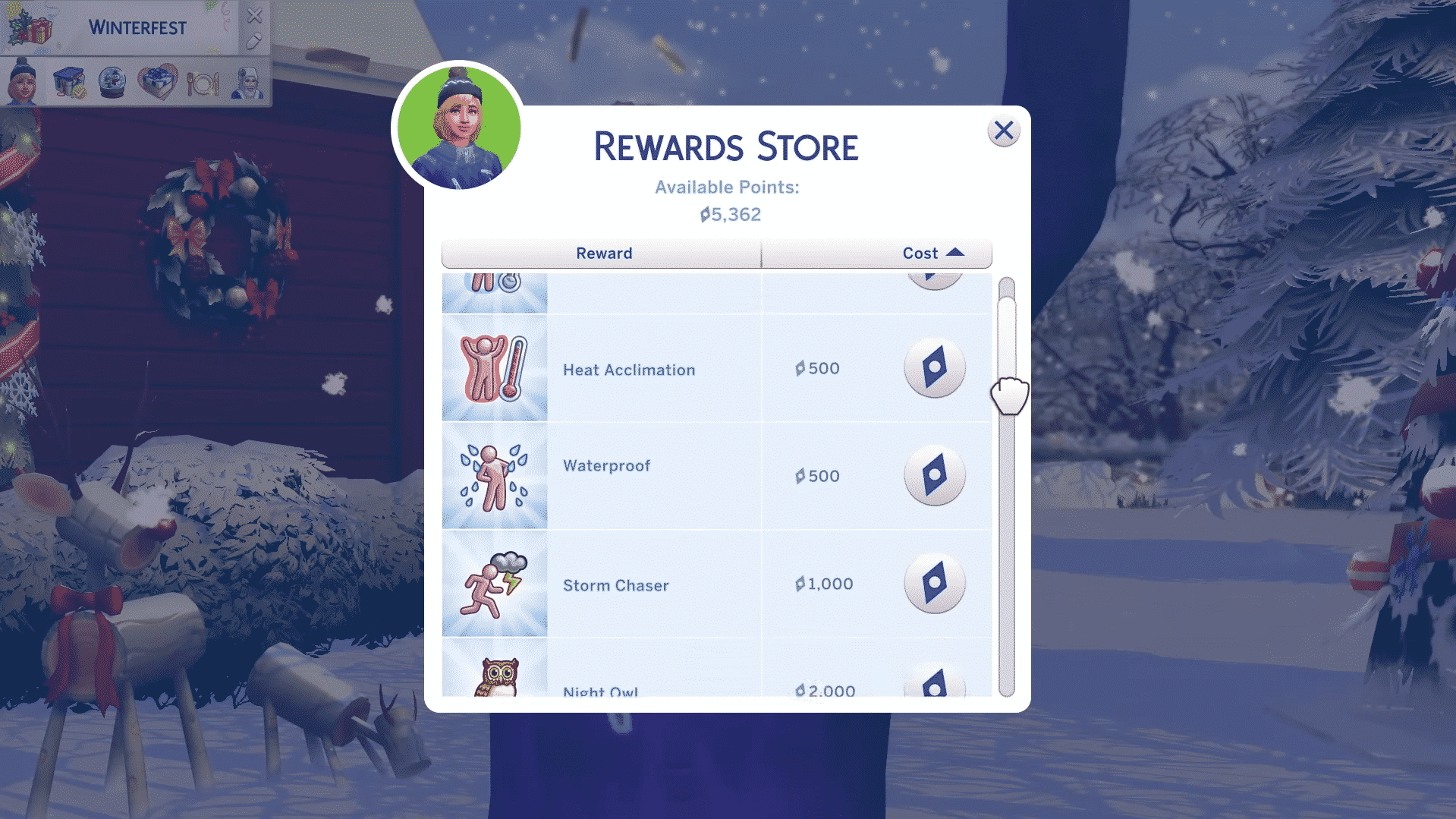Choose the heart gift-giving tradition icon
This screenshot has width=1456, height=819.
click(x=157, y=82)
